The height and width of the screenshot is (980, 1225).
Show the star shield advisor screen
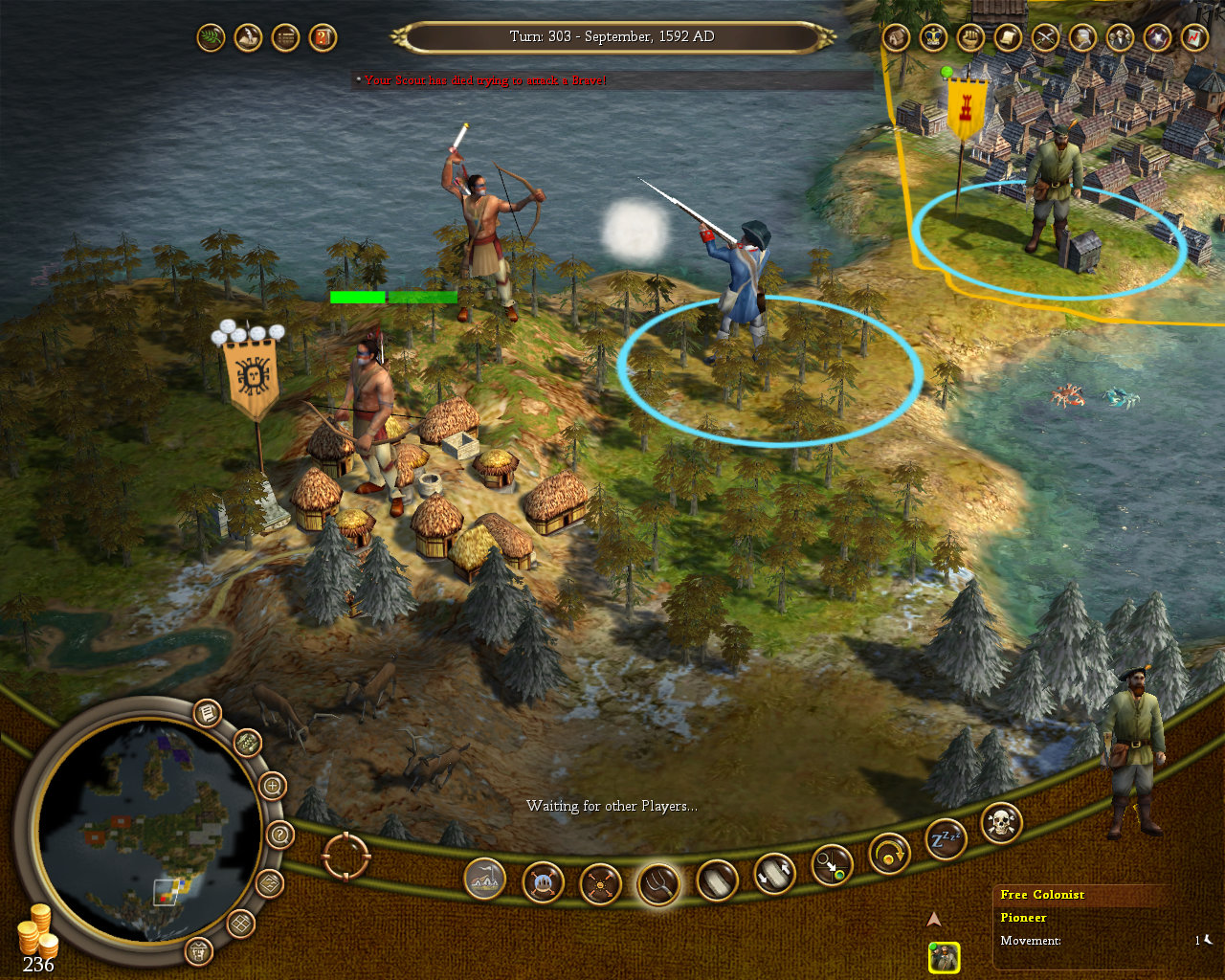[1158, 37]
